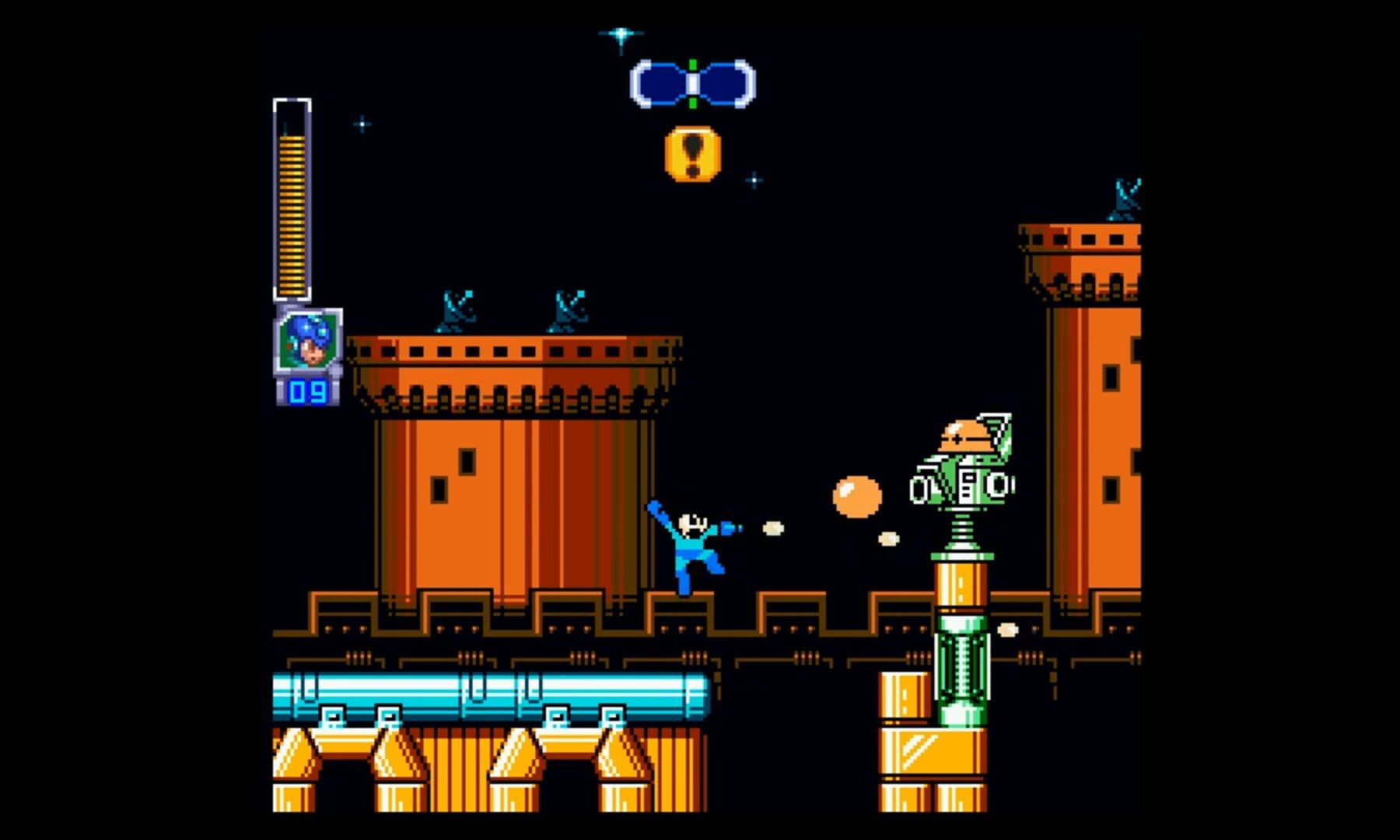Toggle the sparkling star near the top
Viewport: 1400px width, 840px height.
[x=618, y=33]
